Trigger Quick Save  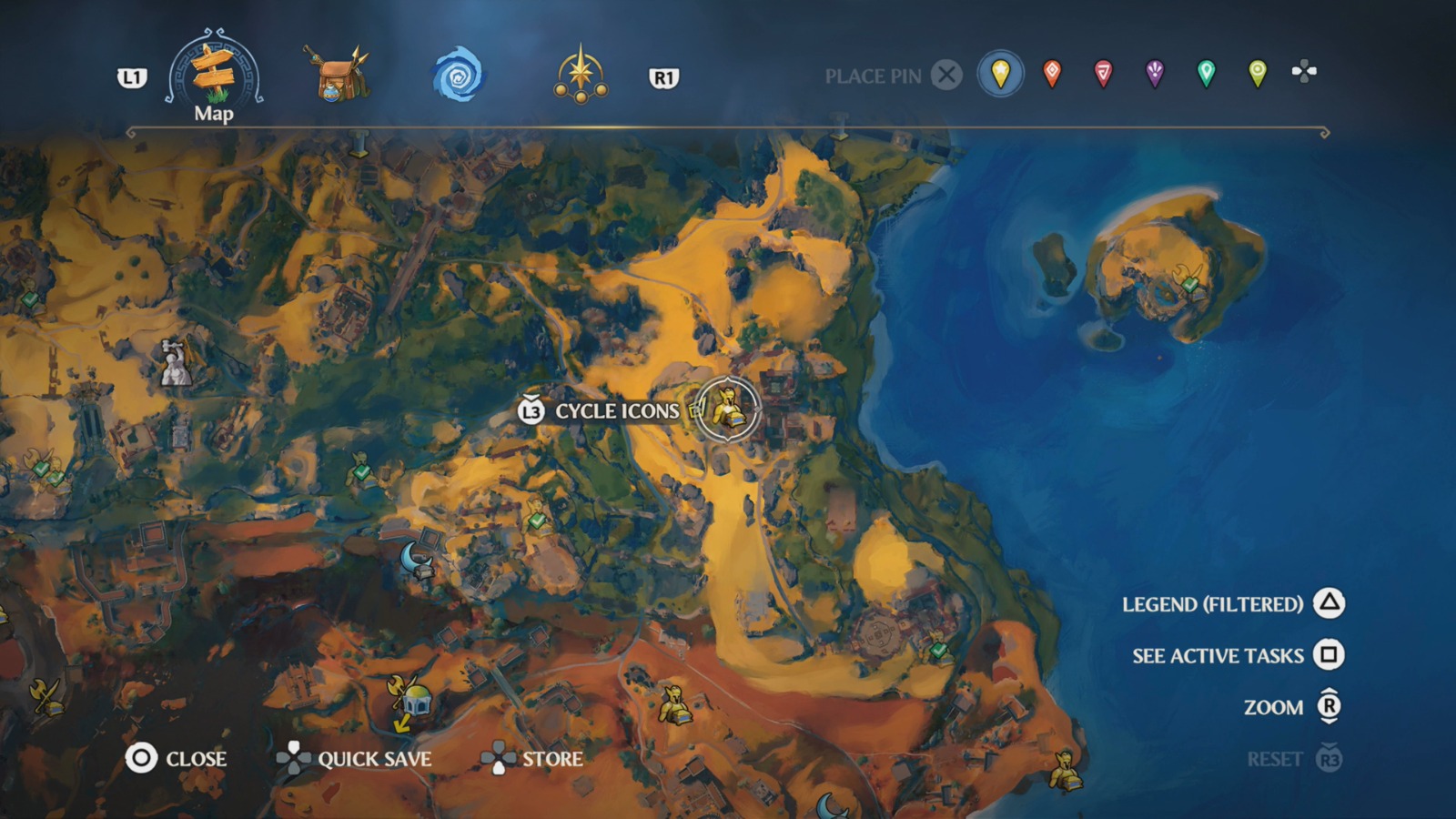point(375,759)
